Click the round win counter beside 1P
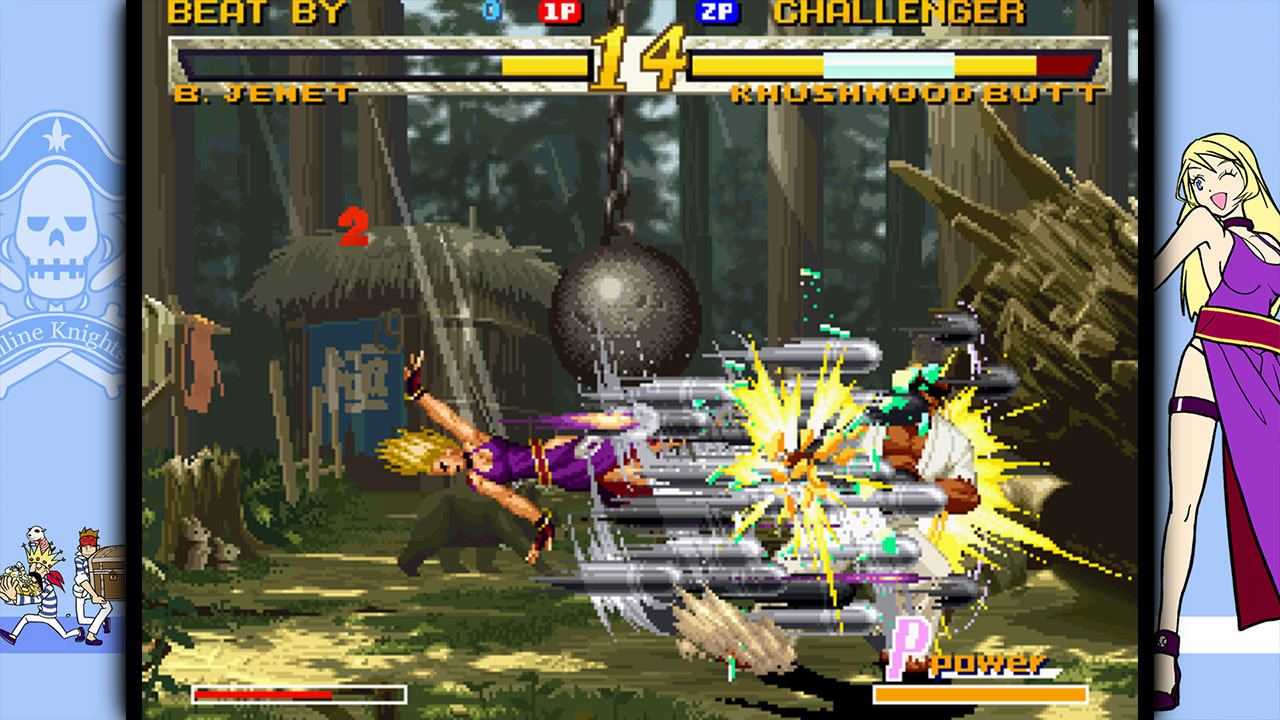Viewport: 1280px width, 720px height. [488, 12]
